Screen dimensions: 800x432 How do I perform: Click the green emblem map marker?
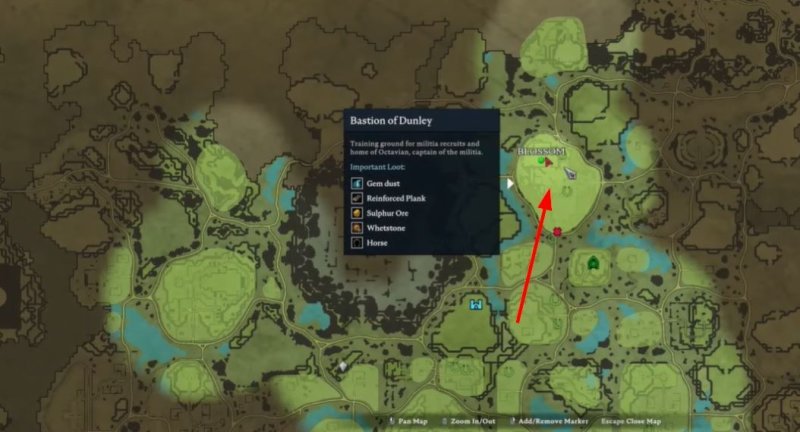[x=594, y=264]
